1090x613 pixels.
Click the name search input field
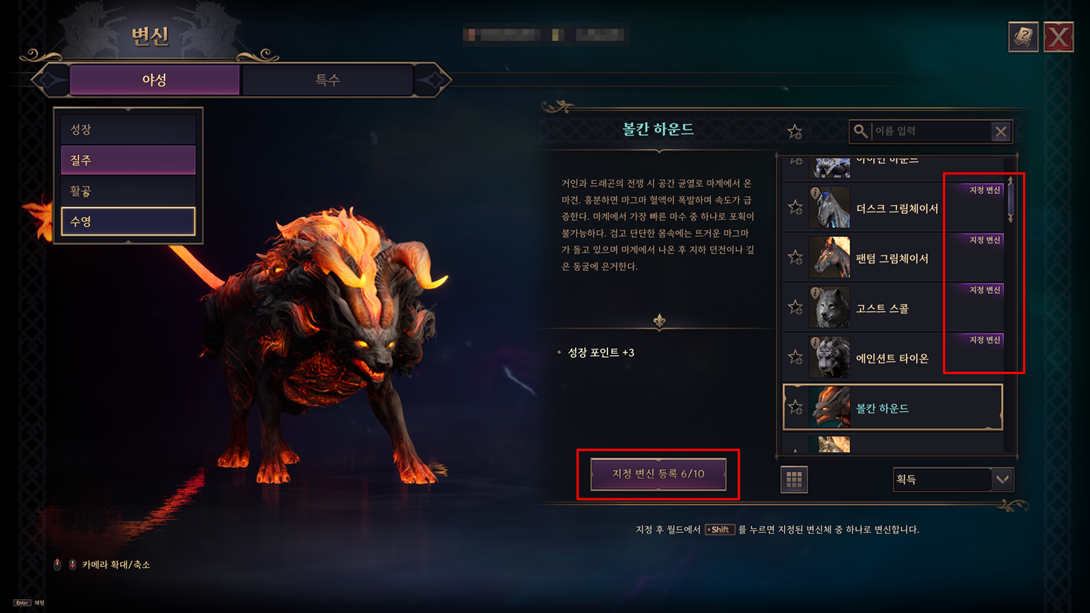point(930,131)
